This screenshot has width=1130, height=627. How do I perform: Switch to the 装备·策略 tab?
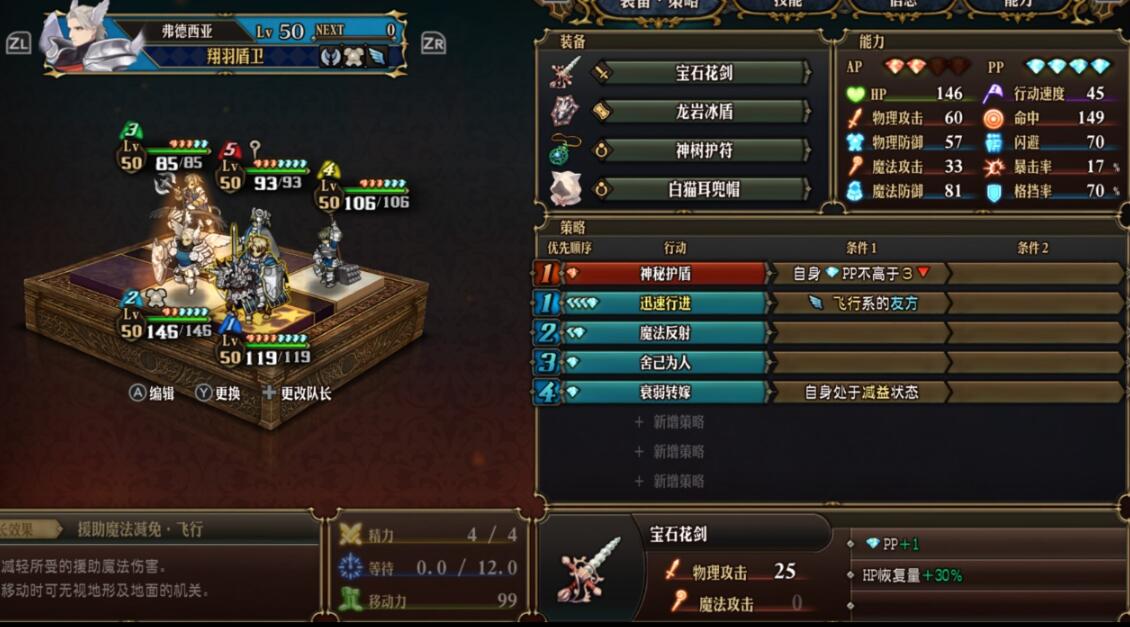tap(657, 6)
